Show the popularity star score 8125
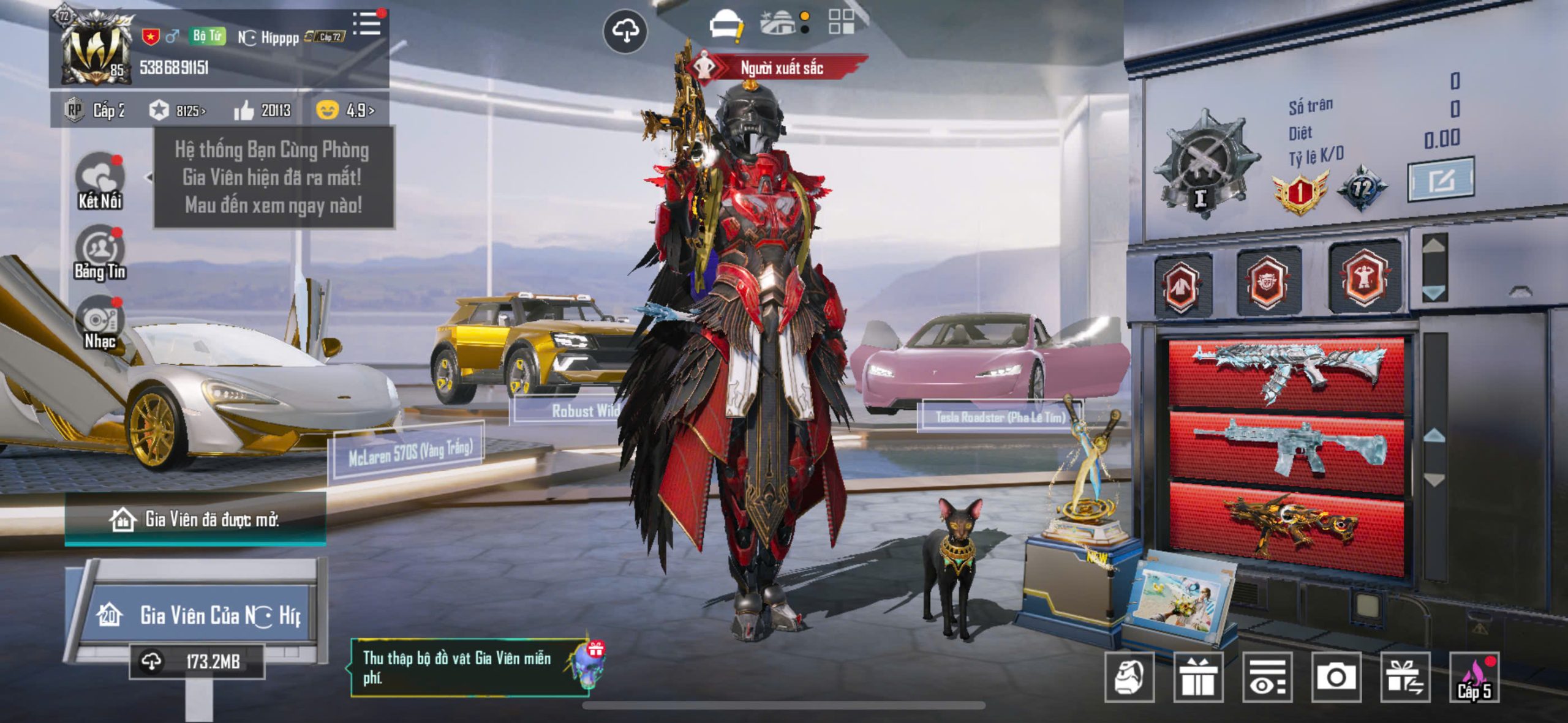 pyautogui.click(x=178, y=111)
